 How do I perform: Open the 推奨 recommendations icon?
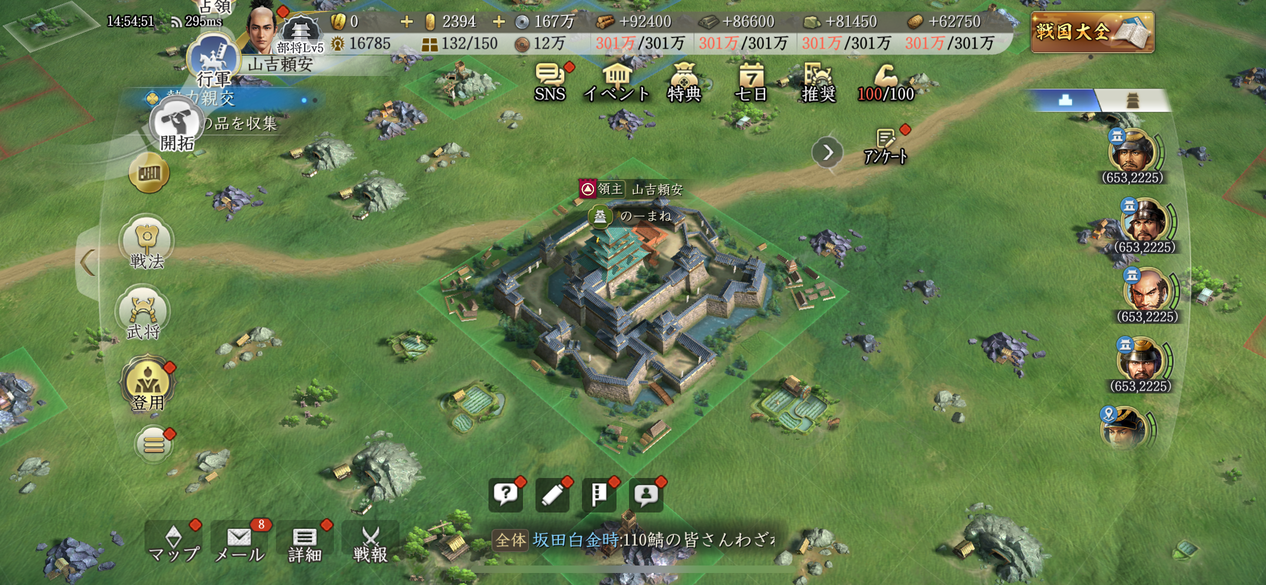pos(818,81)
